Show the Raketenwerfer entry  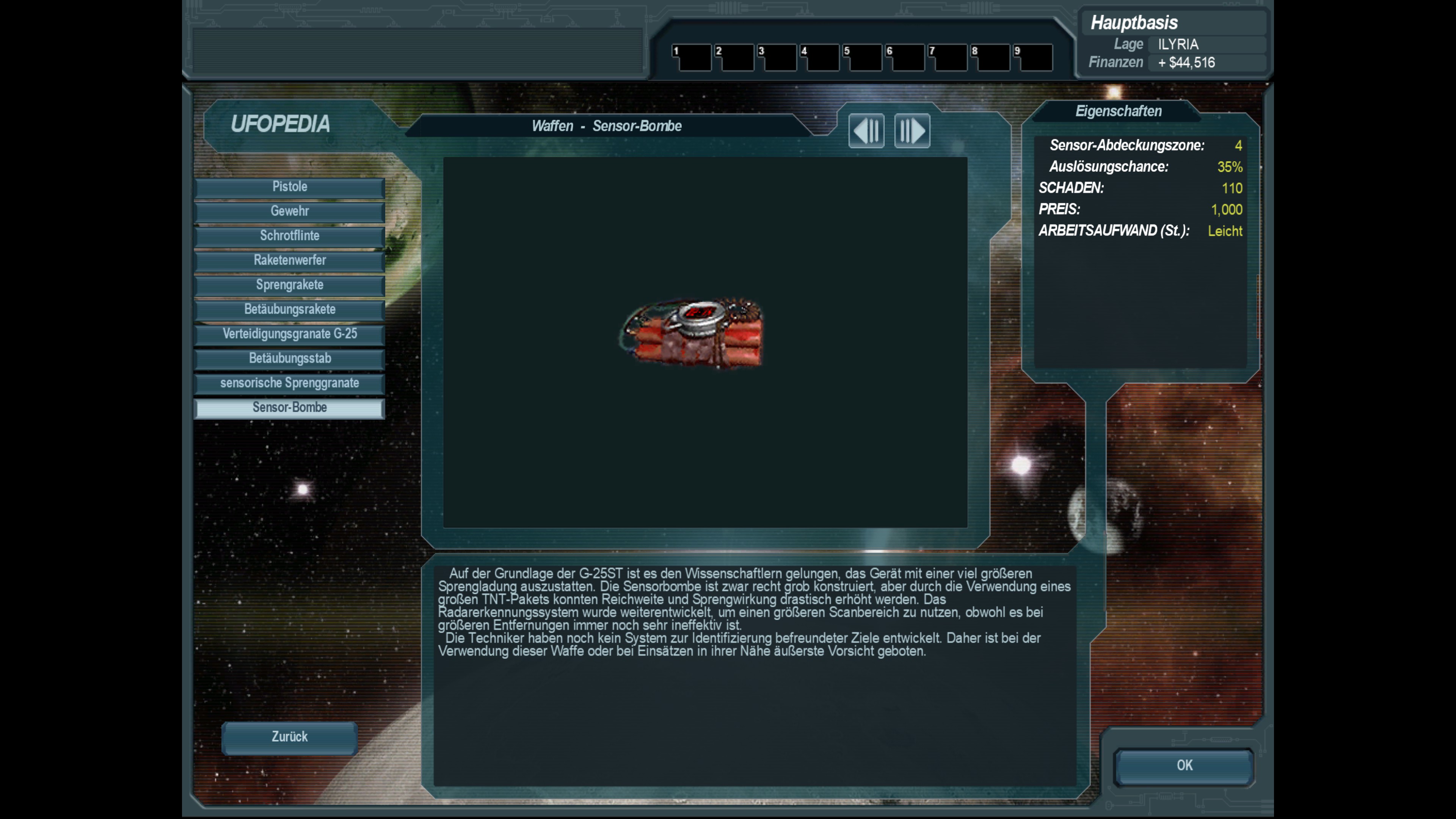pos(289,260)
